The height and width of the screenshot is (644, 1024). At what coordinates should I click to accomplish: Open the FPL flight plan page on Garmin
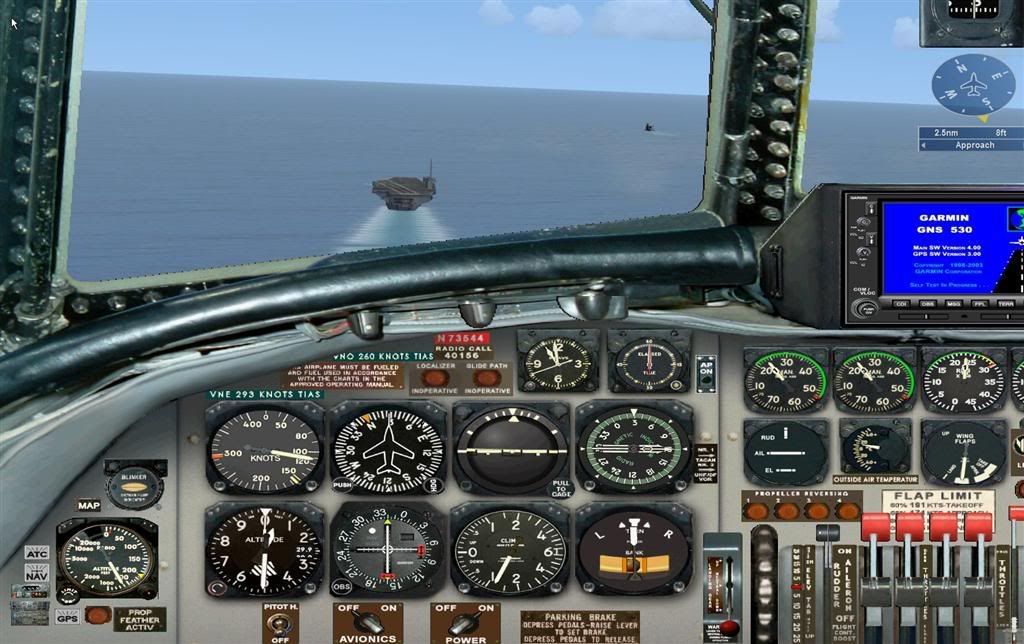(980, 303)
